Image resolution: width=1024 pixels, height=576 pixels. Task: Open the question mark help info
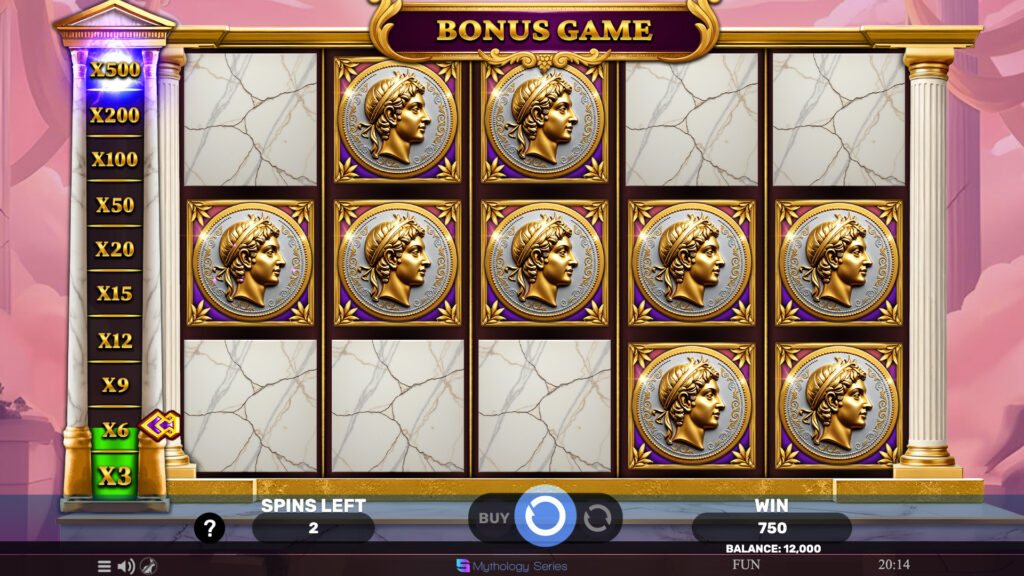(x=208, y=529)
